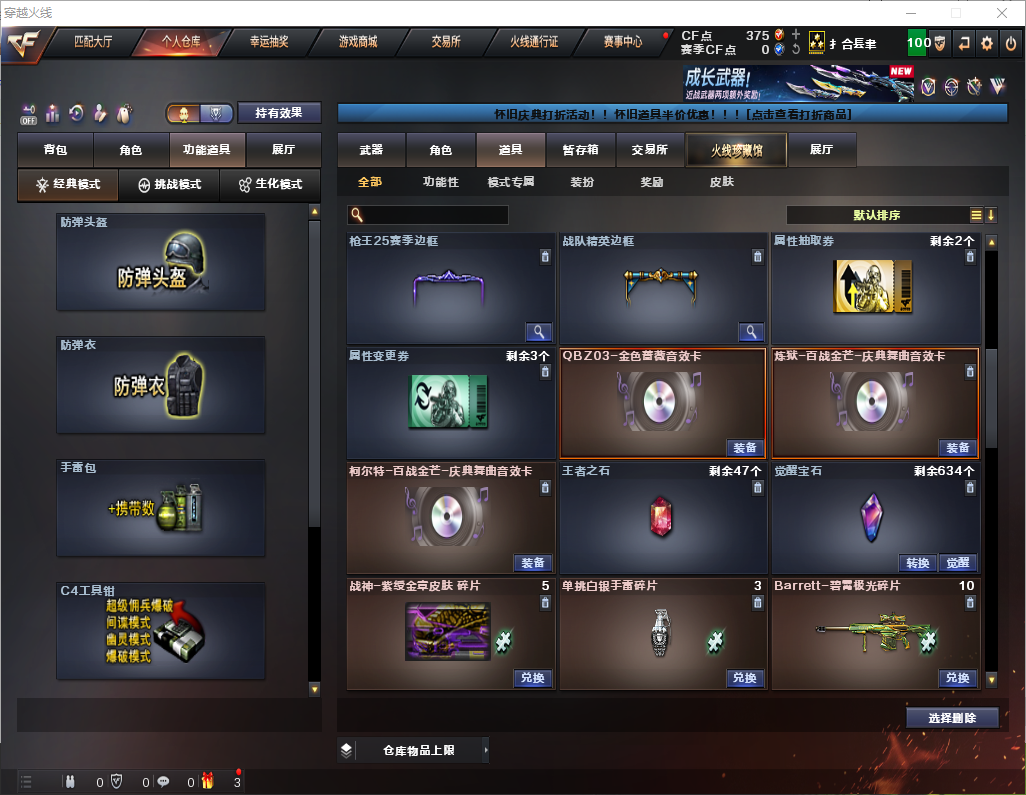Open the 默认排序 sort dropdown
1026x795 pixels.
[875, 215]
